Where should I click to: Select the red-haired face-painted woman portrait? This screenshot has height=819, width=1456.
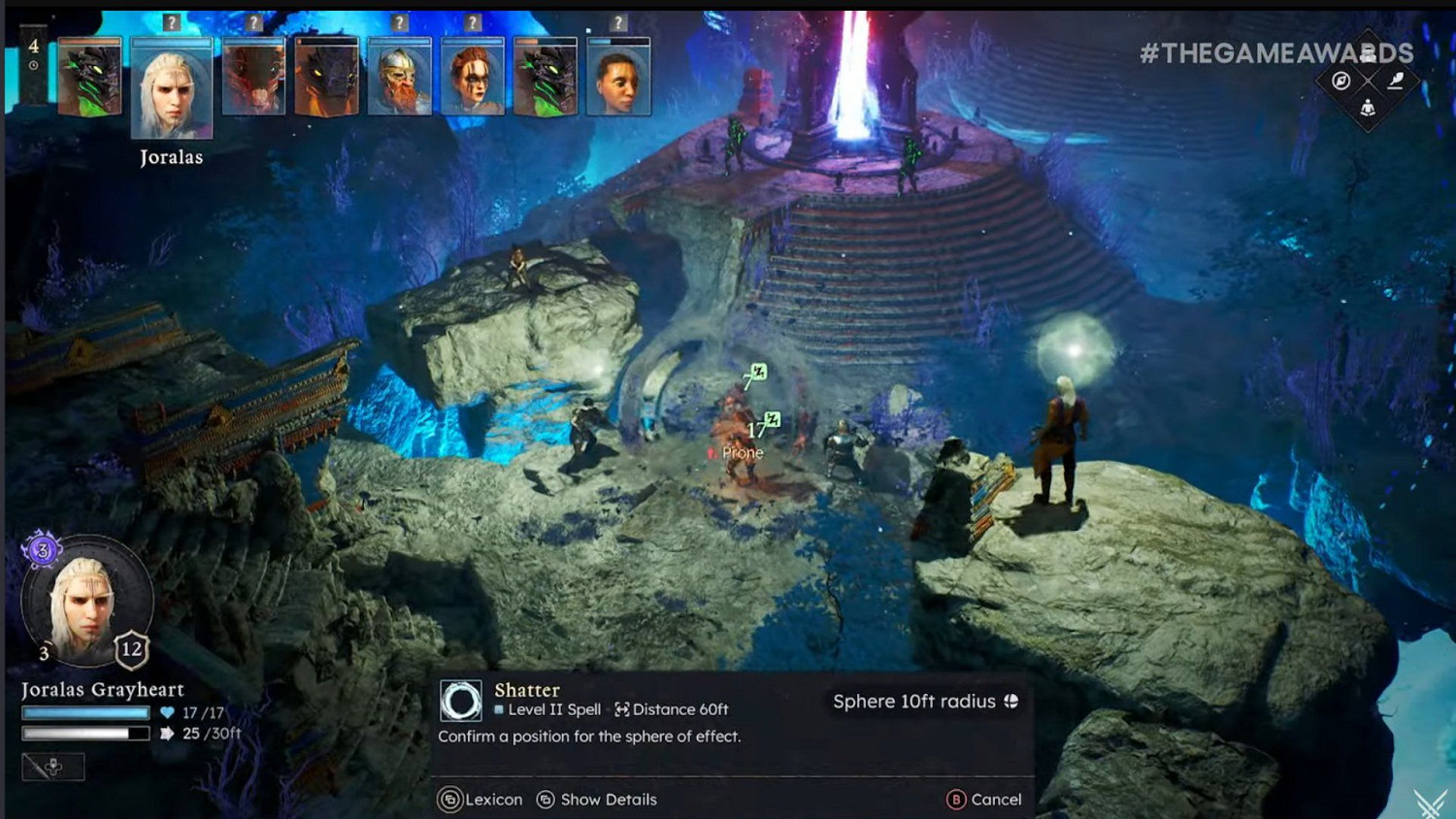tap(473, 80)
